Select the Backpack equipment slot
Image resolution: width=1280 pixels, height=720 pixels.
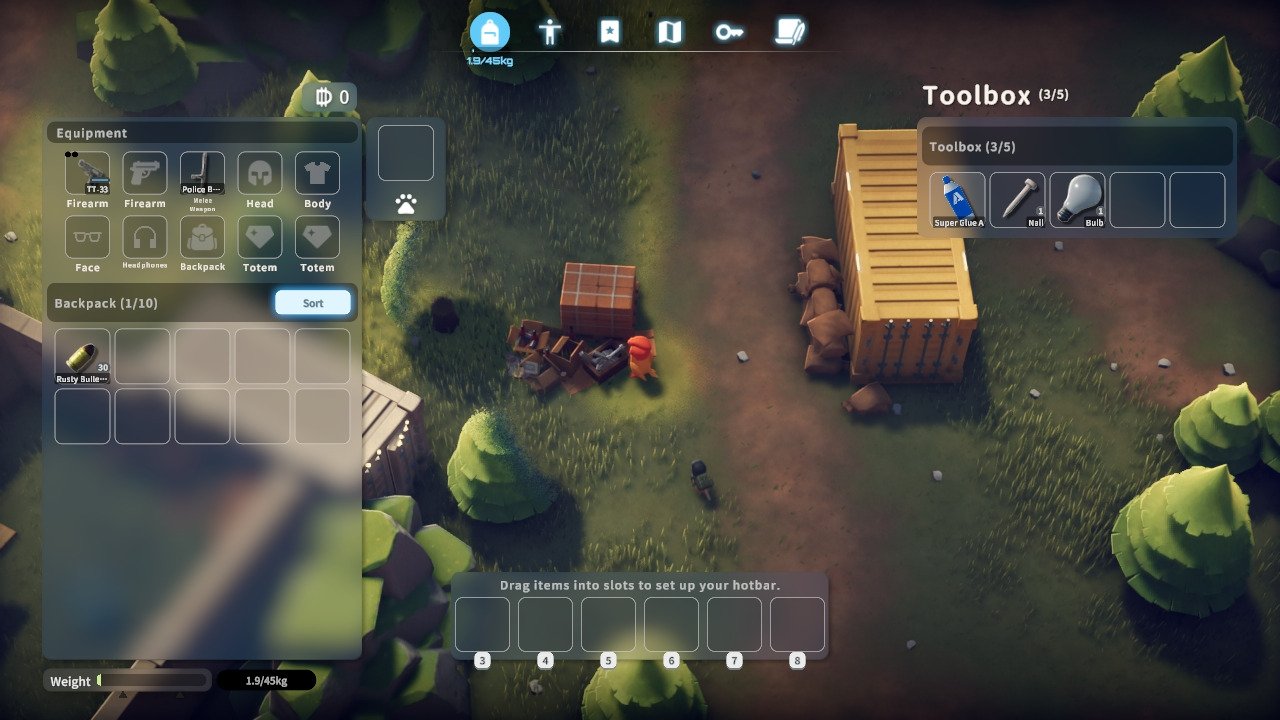[202, 238]
